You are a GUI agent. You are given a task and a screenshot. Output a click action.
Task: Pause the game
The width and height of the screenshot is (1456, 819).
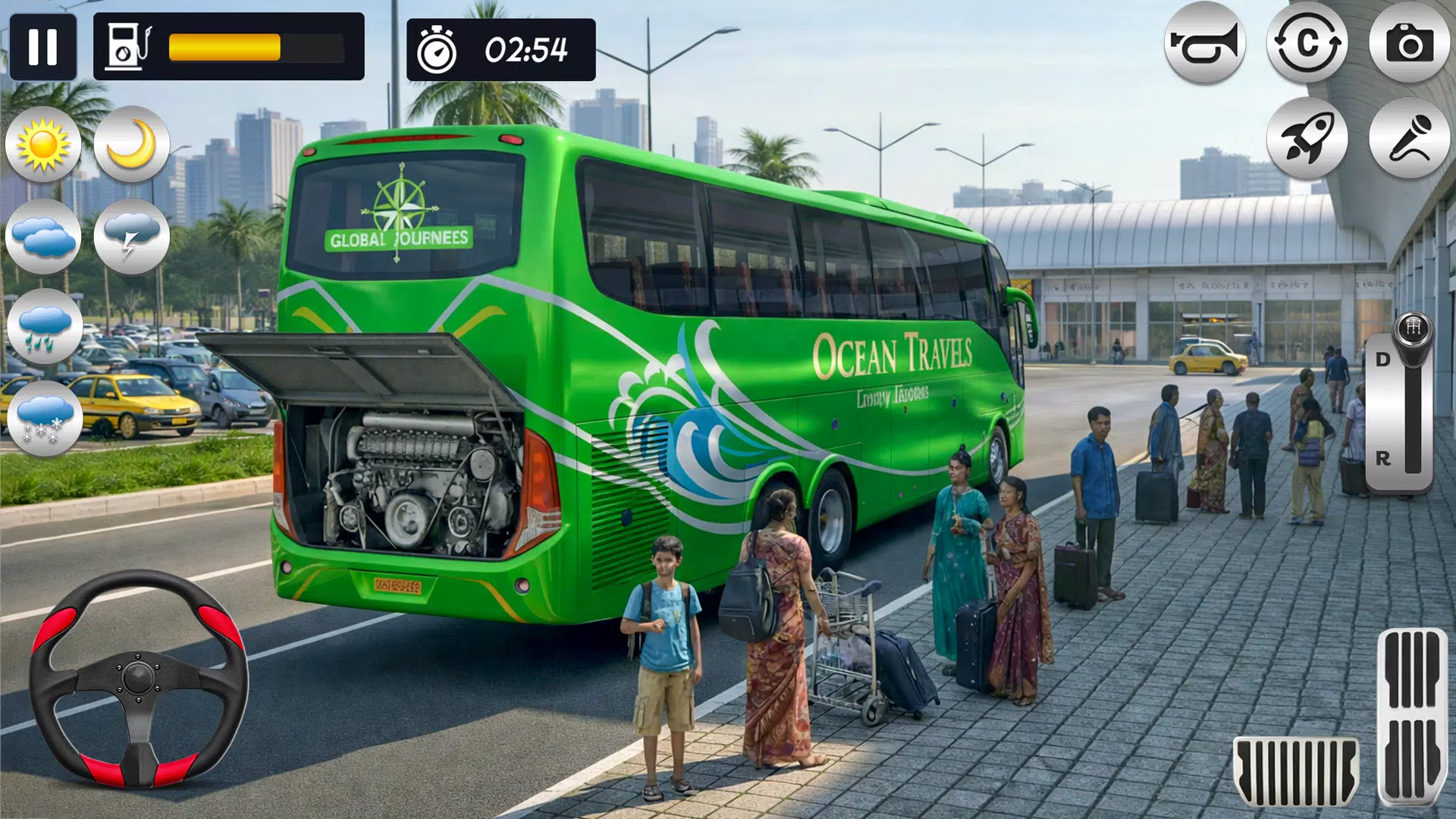click(45, 45)
